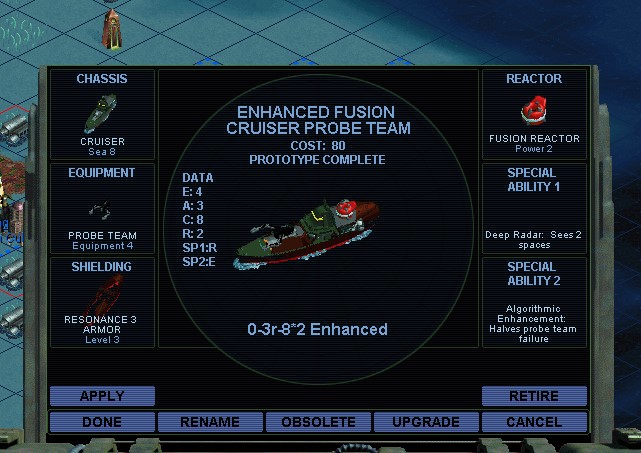This screenshot has width=641, height=453.
Task: Cancel the design workshop
Action: click(x=534, y=422)
